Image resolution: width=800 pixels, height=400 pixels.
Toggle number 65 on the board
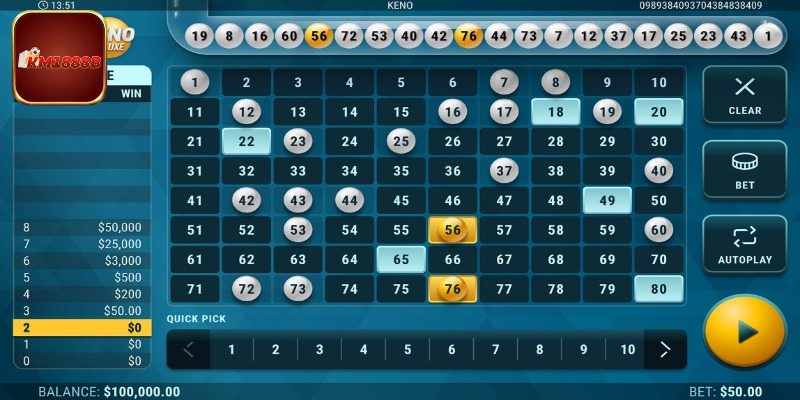click(x=401, y=260)
